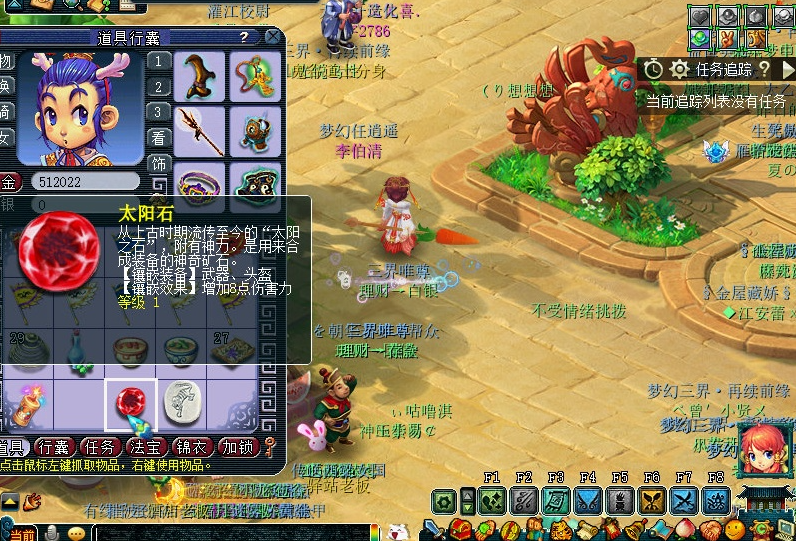Viewport: 796px width, 541px height.
Task: Select equipment set button 3
Action: point(158,112)
